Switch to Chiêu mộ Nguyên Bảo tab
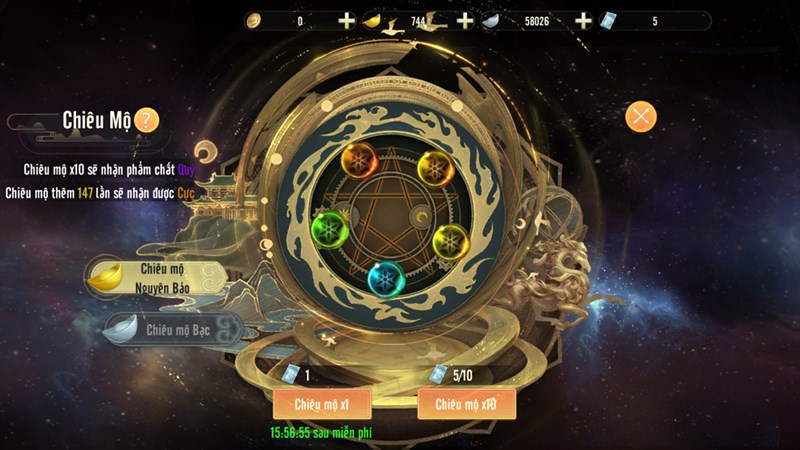Screen dimensions: 800x450 click(150, 276)
